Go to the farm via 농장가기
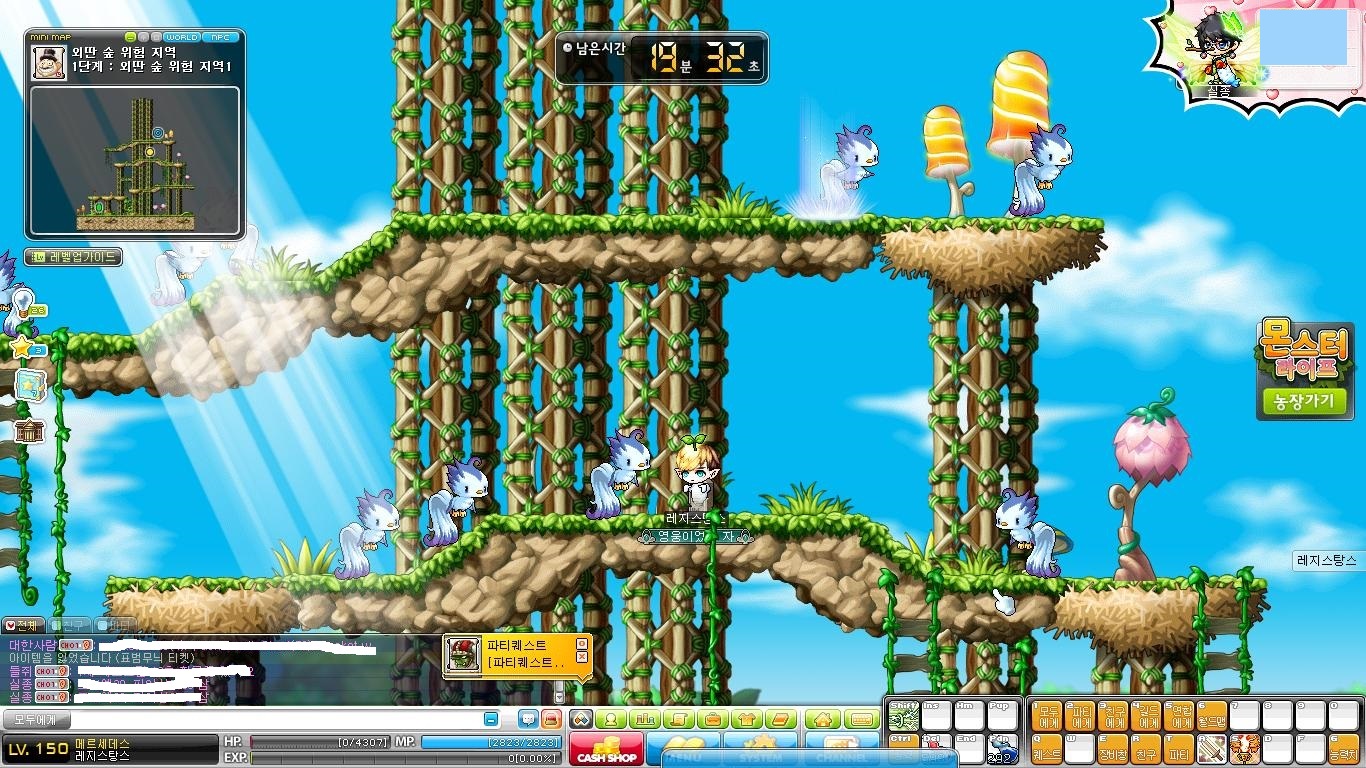This screenshot has width=1366, height=768. point(1304,402)
